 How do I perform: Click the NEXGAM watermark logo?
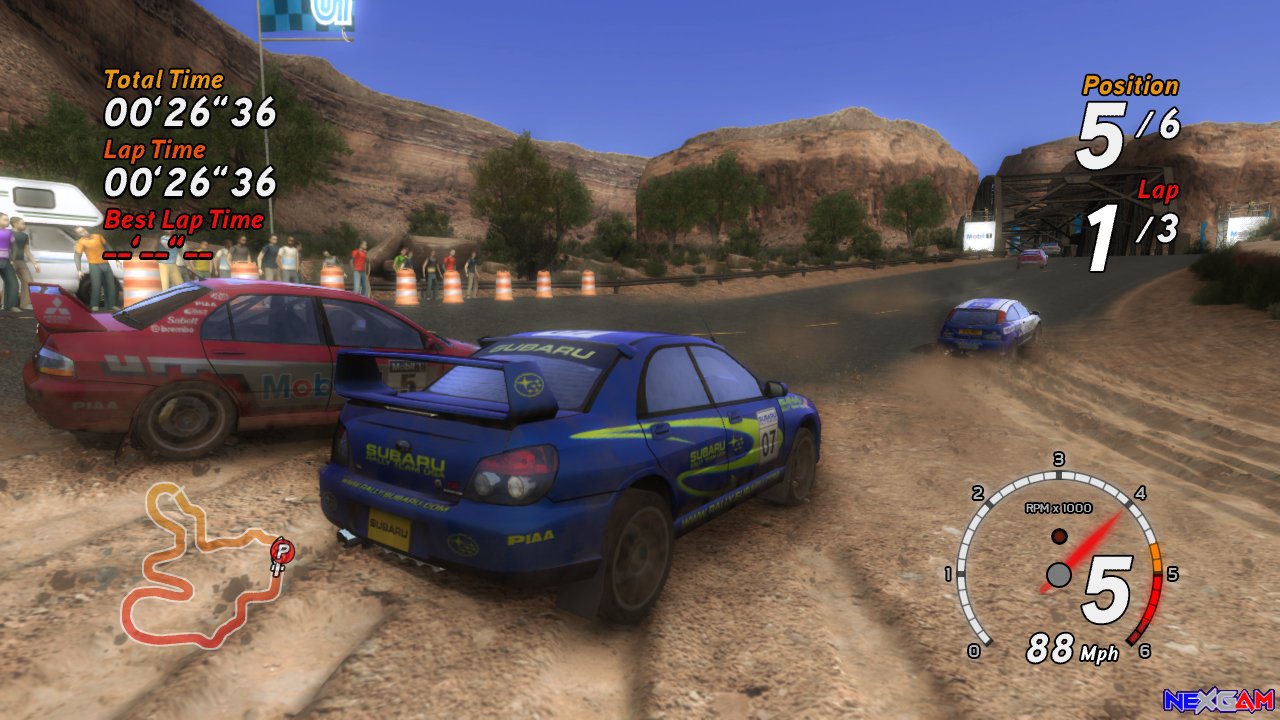1218,700
